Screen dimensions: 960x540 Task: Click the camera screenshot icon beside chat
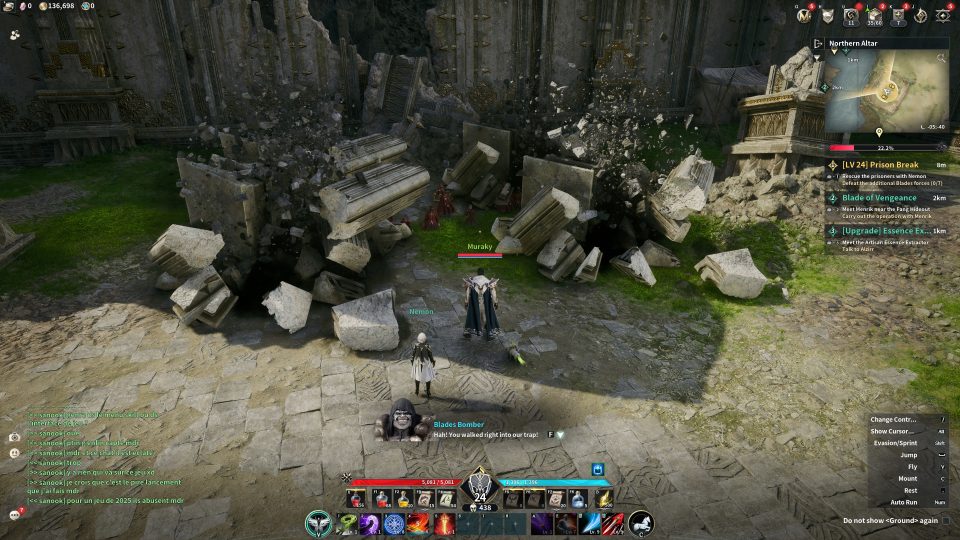pyautogui.click(x=15, y=437)
